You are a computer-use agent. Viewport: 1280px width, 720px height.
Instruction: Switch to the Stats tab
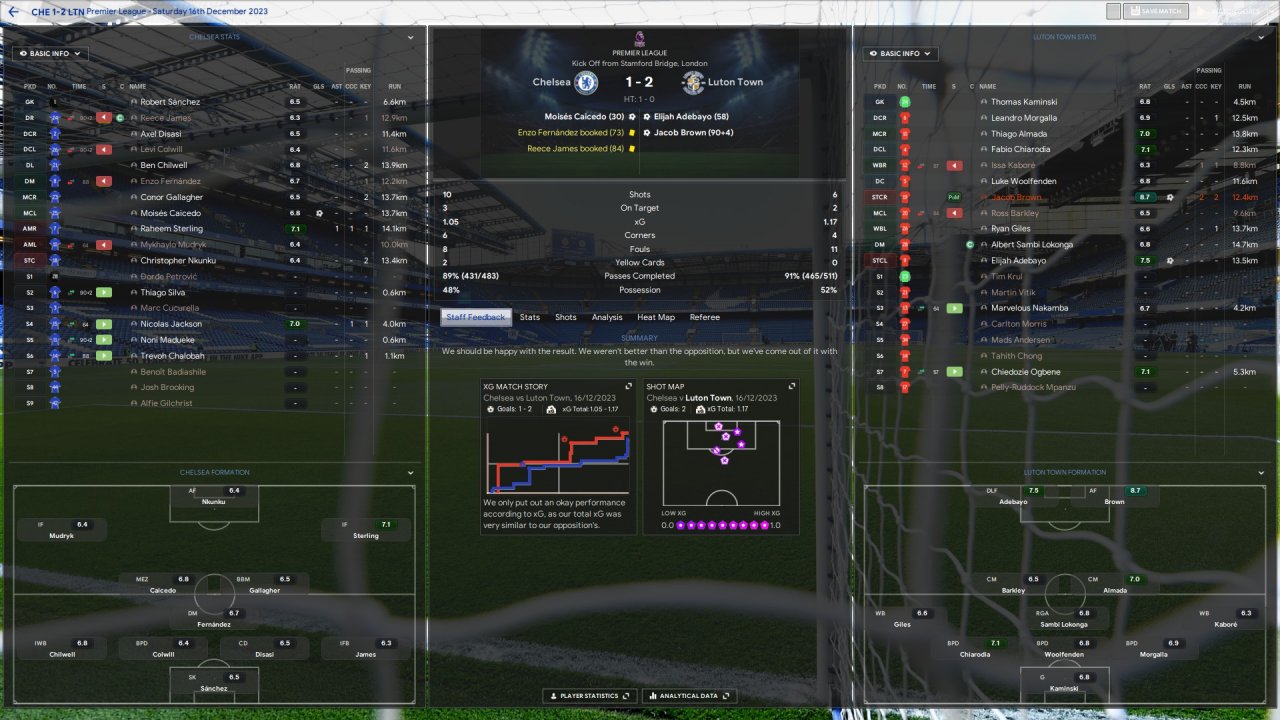529,317
